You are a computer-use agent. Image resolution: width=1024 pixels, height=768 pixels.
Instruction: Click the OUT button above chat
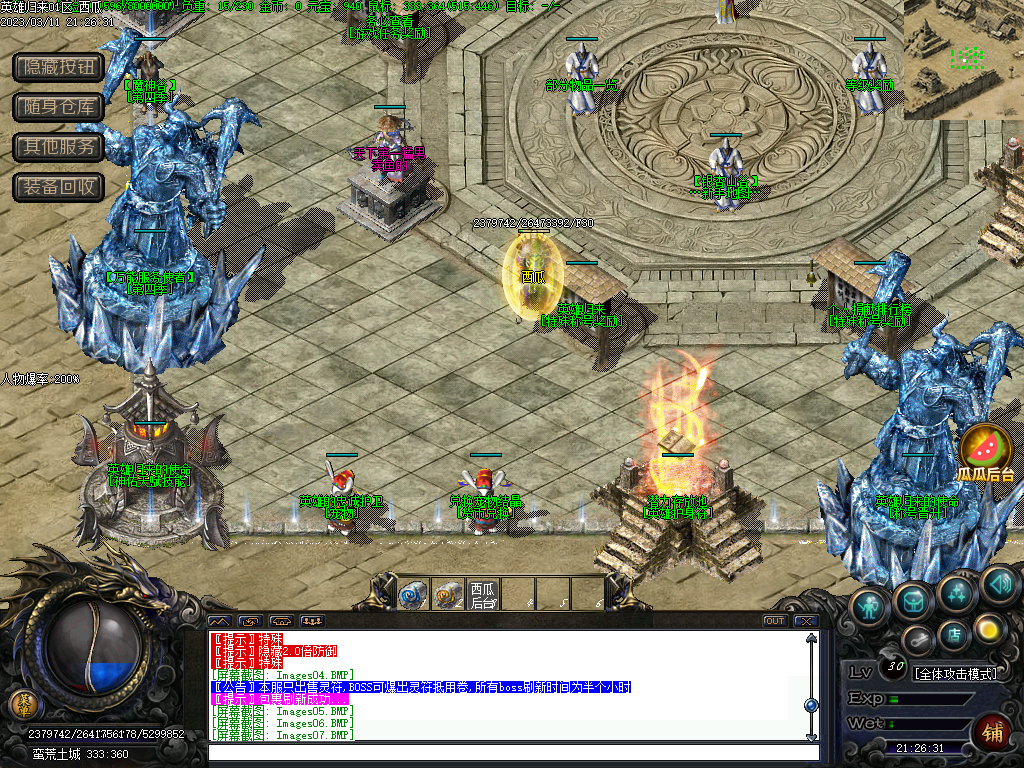click(x=774, y=621)
